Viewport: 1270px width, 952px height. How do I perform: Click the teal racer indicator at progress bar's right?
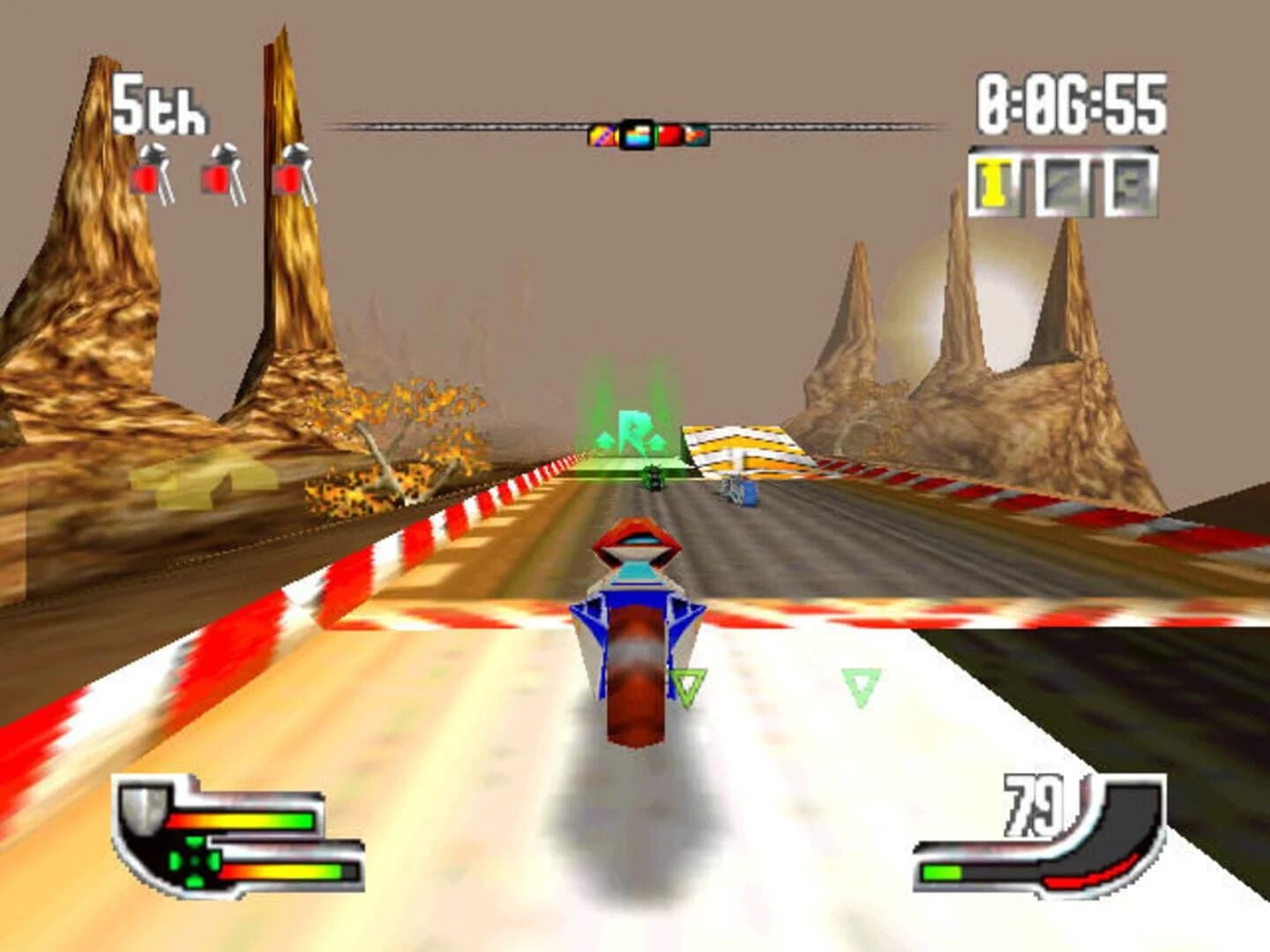[x=698, y=134]
